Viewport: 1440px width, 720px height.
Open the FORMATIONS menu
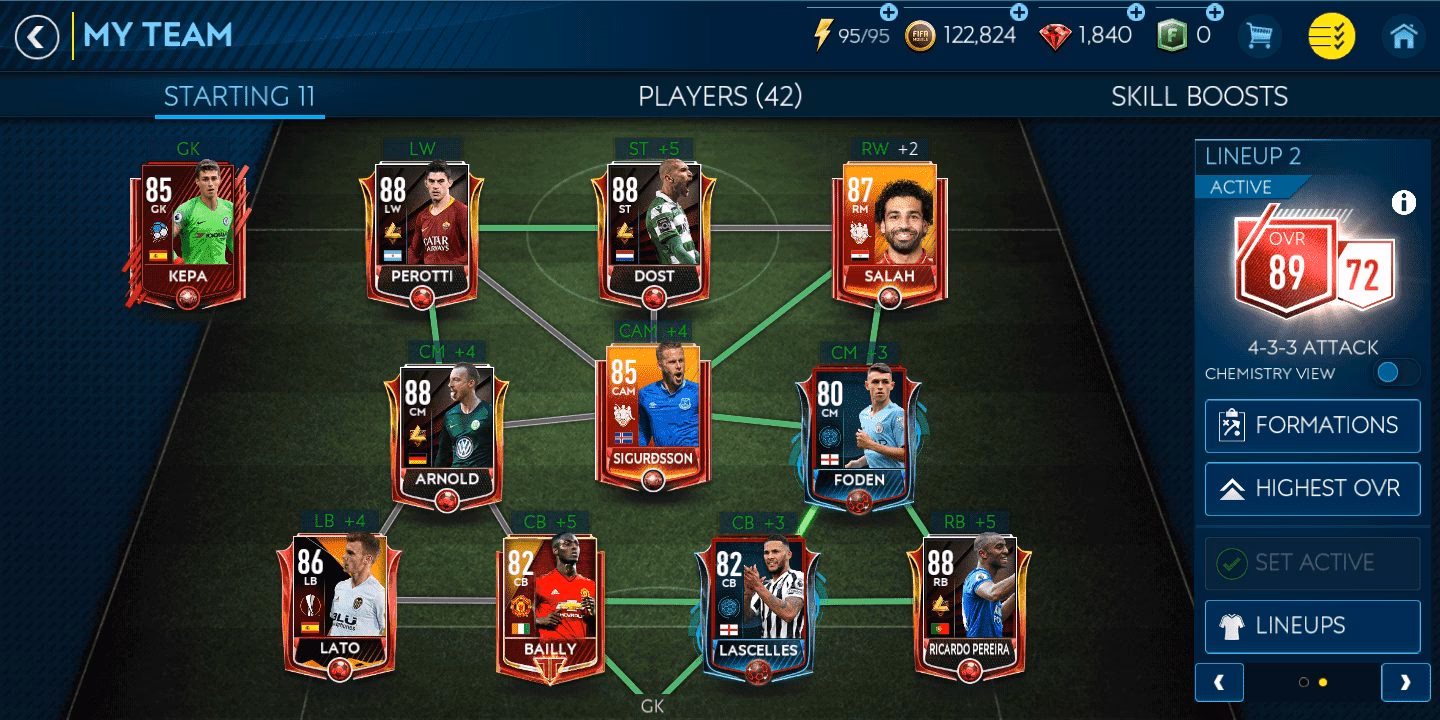click(x=1311, y=425)
